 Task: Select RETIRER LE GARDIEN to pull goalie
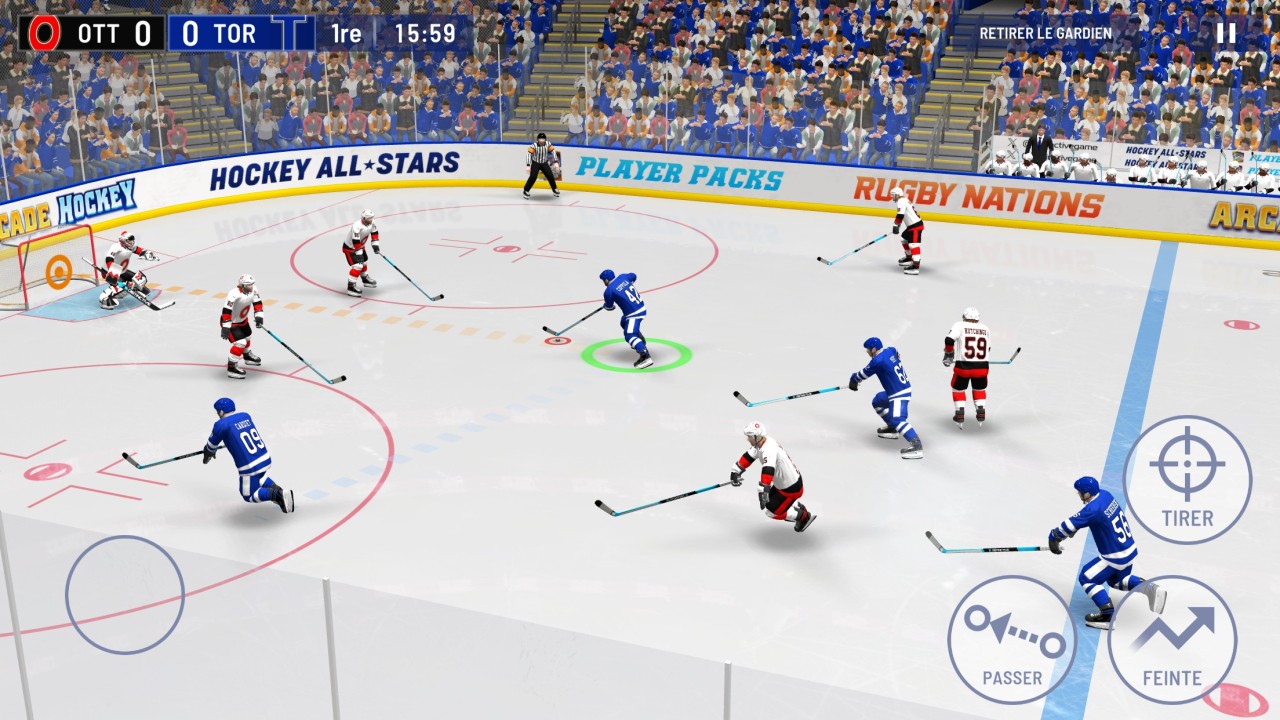(x=1045, y=33)
